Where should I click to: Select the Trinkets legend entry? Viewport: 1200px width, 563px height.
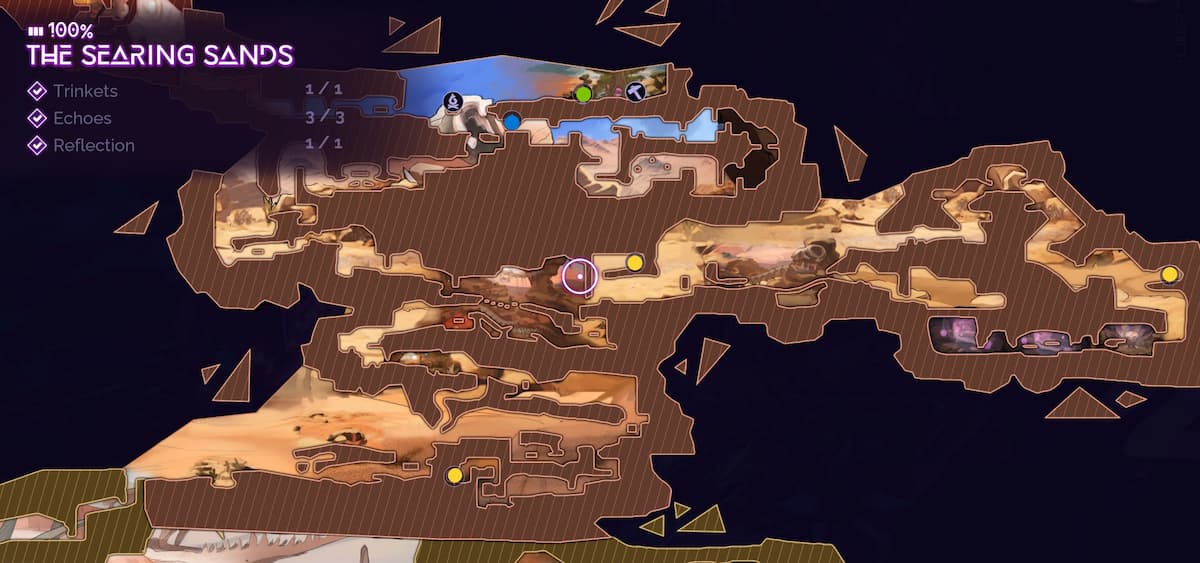[85, 91]
